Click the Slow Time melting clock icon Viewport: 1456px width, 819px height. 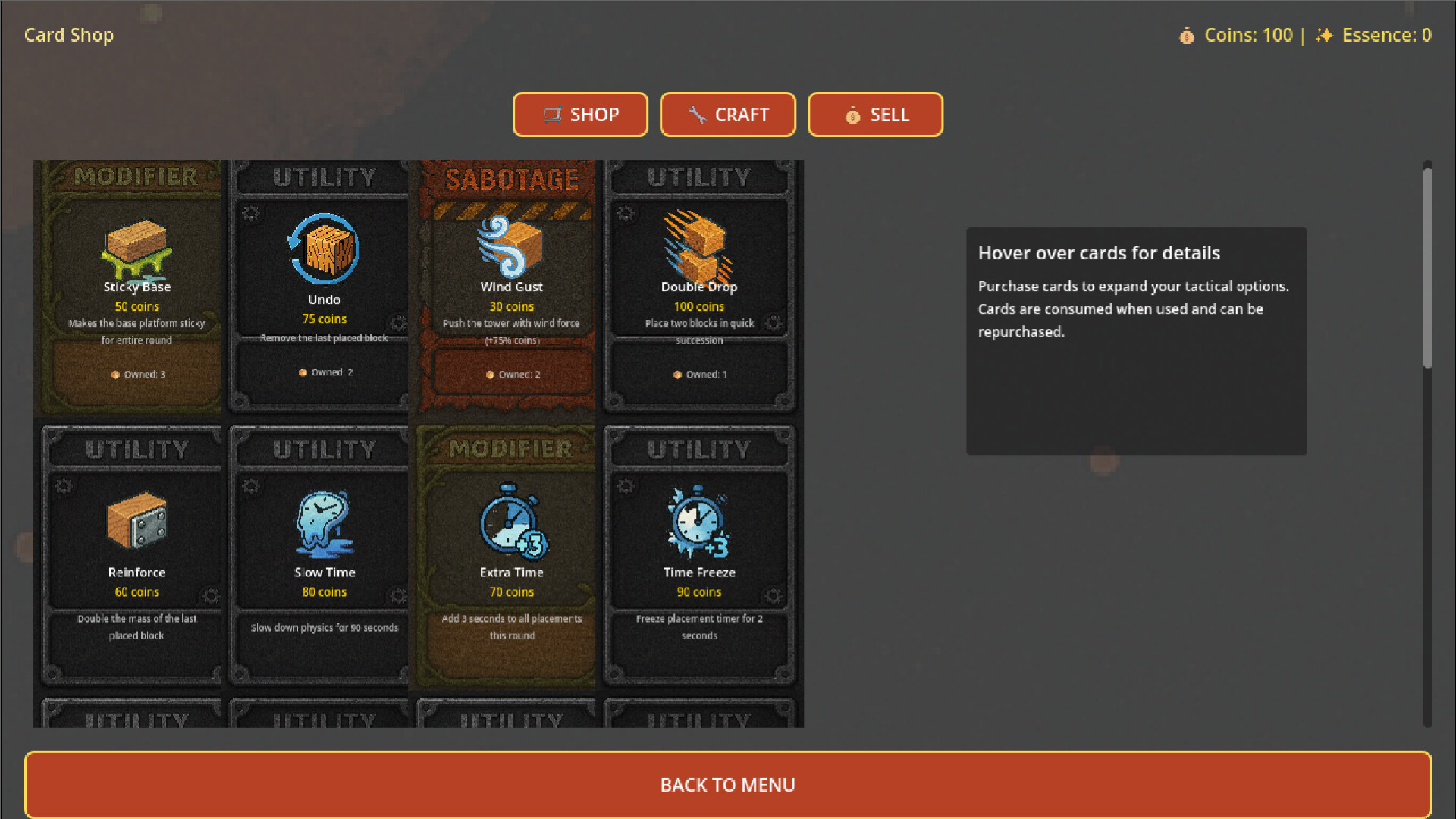coord(324,523)
